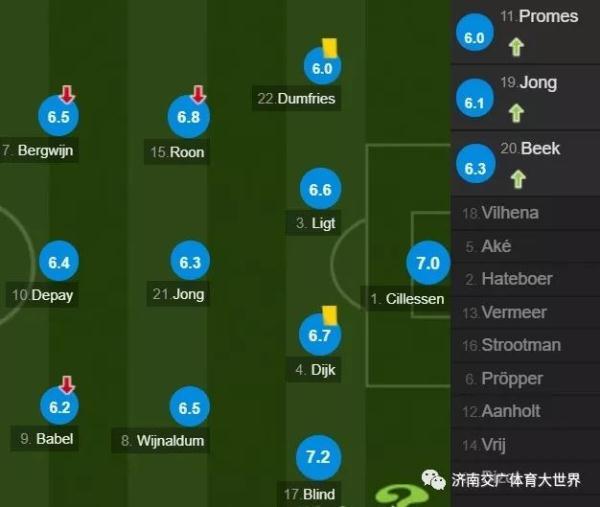Select Aké in the substitutes list

[x=496, y=246]
